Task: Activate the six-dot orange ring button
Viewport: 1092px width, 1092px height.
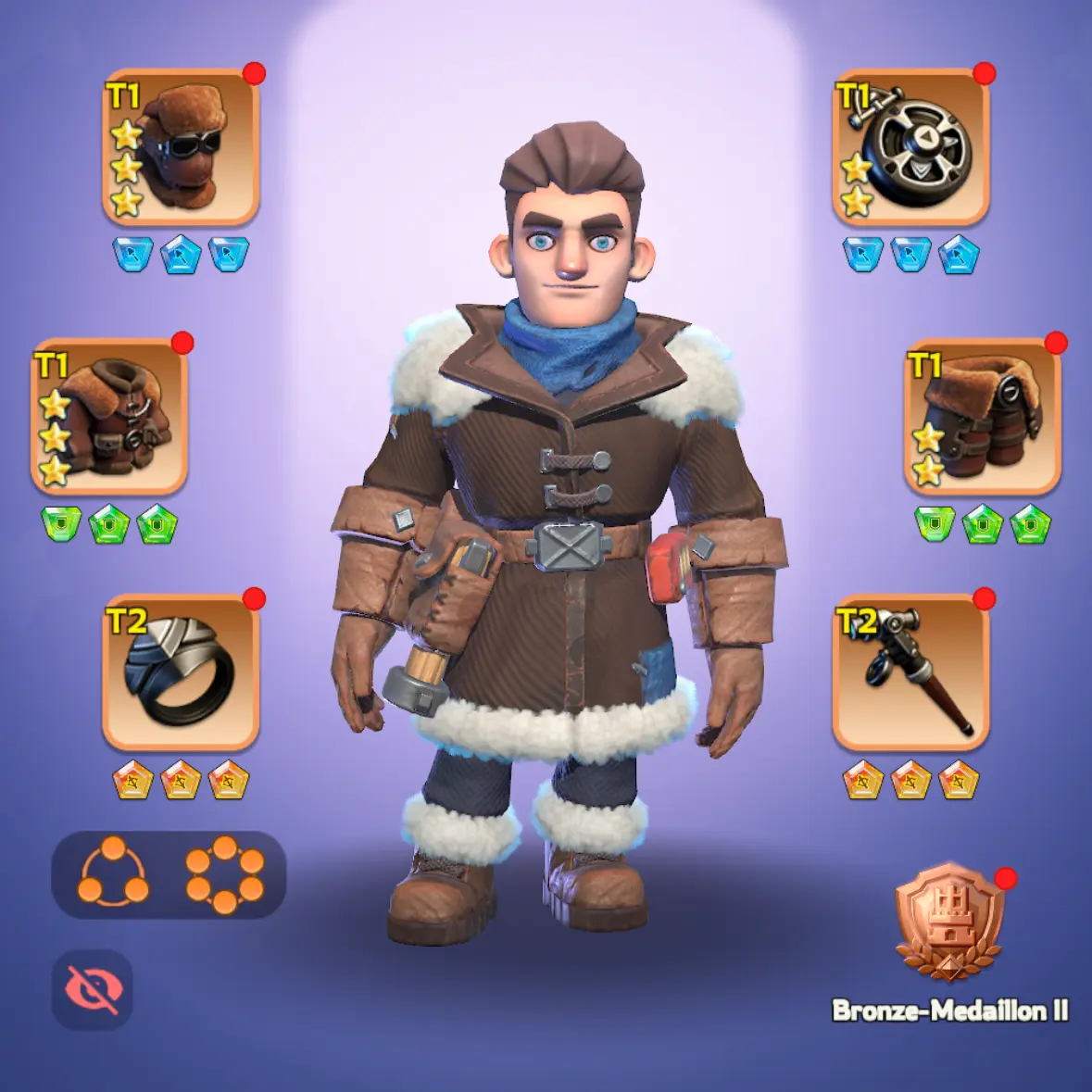Action: click(224, 873)
